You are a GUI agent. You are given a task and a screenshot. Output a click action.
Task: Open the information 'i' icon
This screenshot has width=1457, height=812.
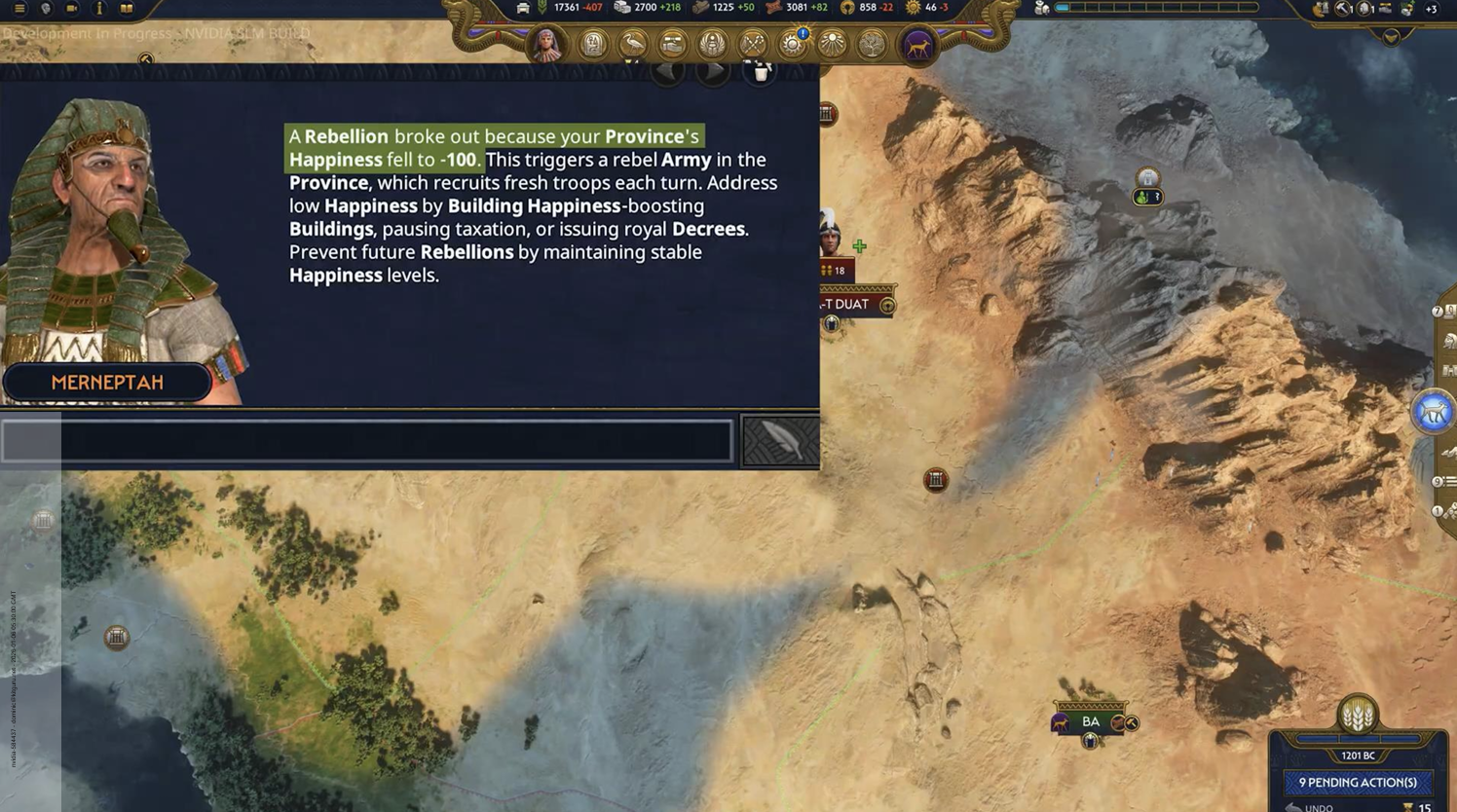(x=99, y=9)
